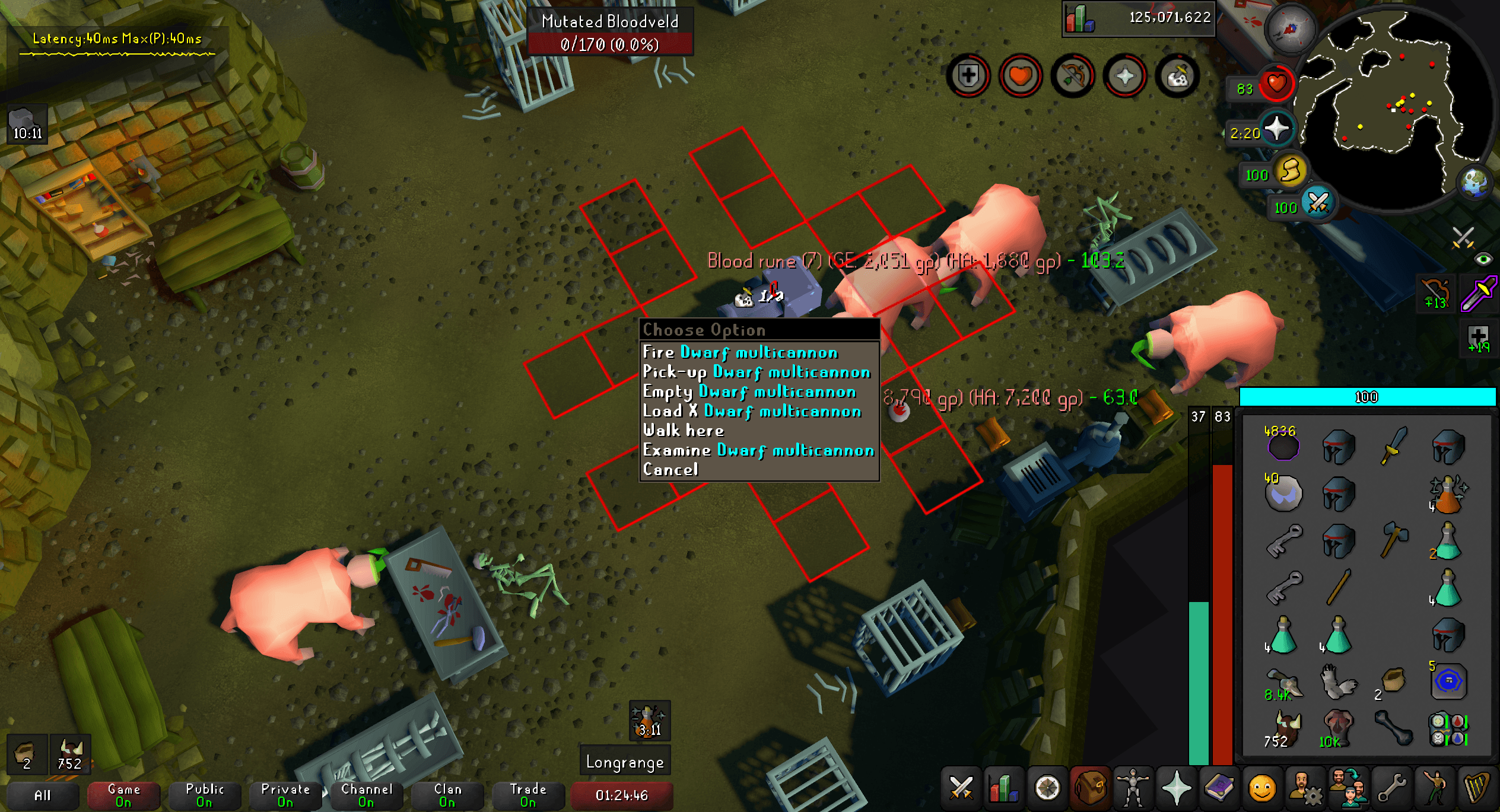Select Load X Dwarf multicannon

coord(751,412)
